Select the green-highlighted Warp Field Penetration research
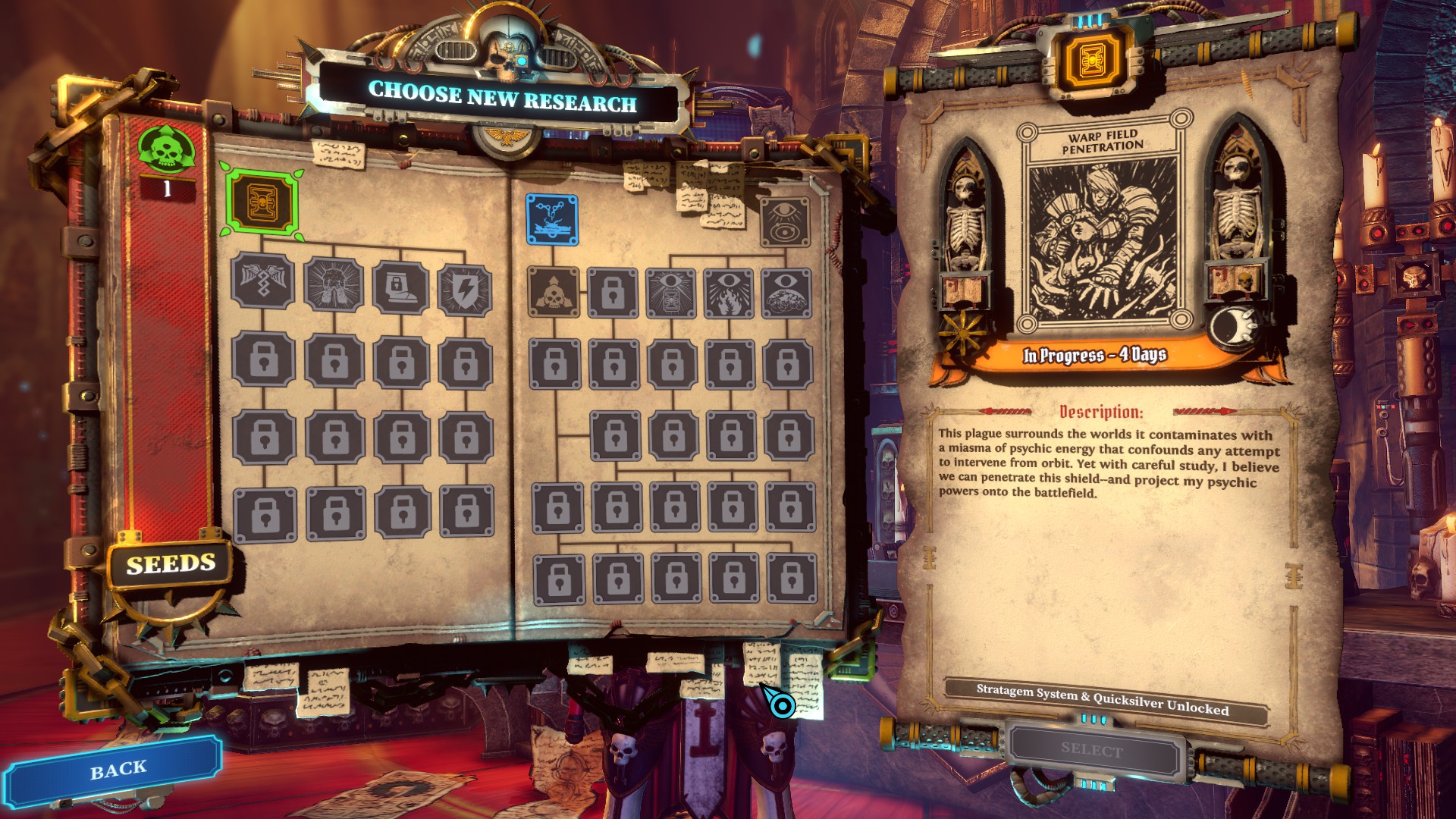This screenshot has width=1456, height=819. click(262, 202)
